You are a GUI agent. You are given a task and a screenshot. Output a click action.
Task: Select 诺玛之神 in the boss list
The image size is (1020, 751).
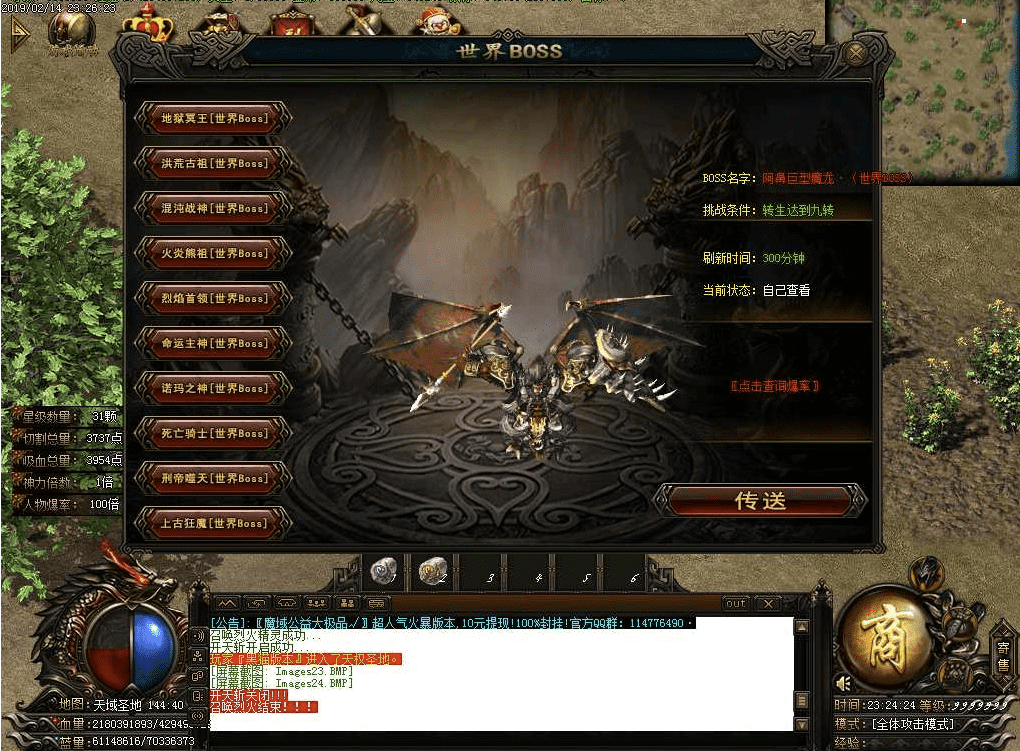[214, 388]
